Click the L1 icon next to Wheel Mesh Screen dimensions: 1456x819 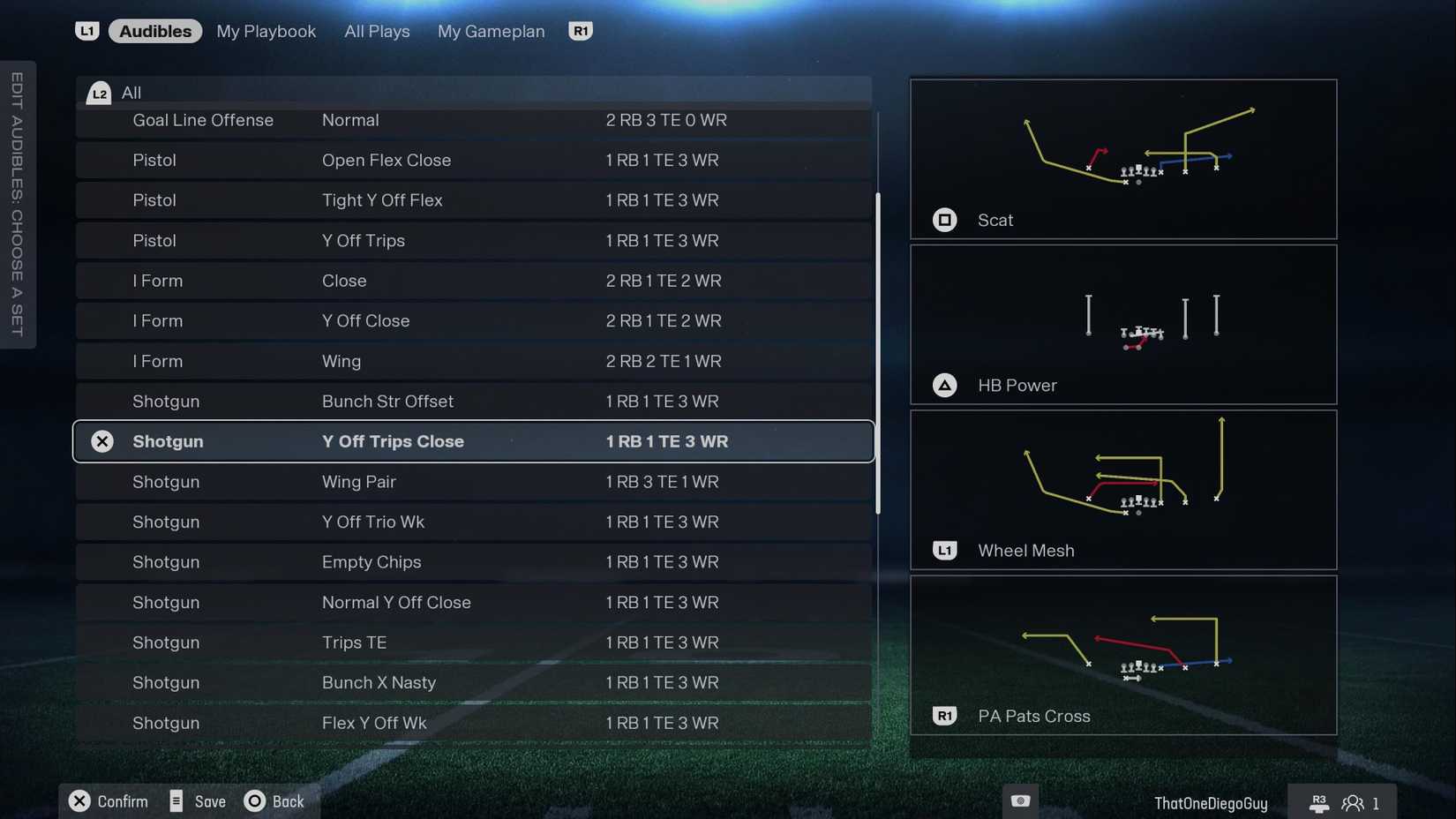pyautogui.click(x=945, y=550)
